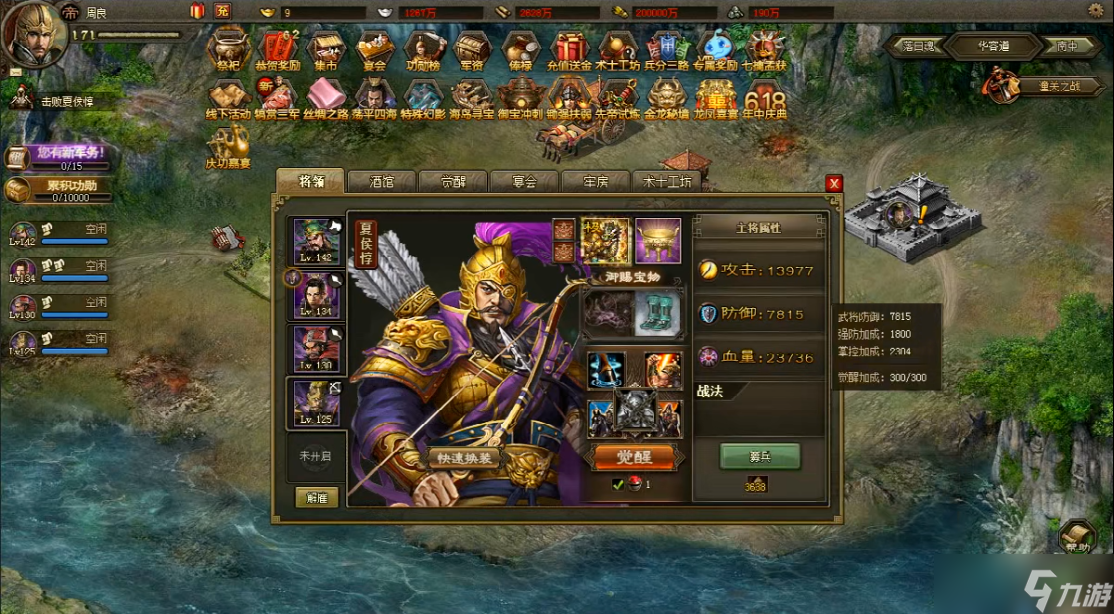
Task: Switch to the 牢房 prison tab
Action: pyautogui.click(x=597, y=182)
